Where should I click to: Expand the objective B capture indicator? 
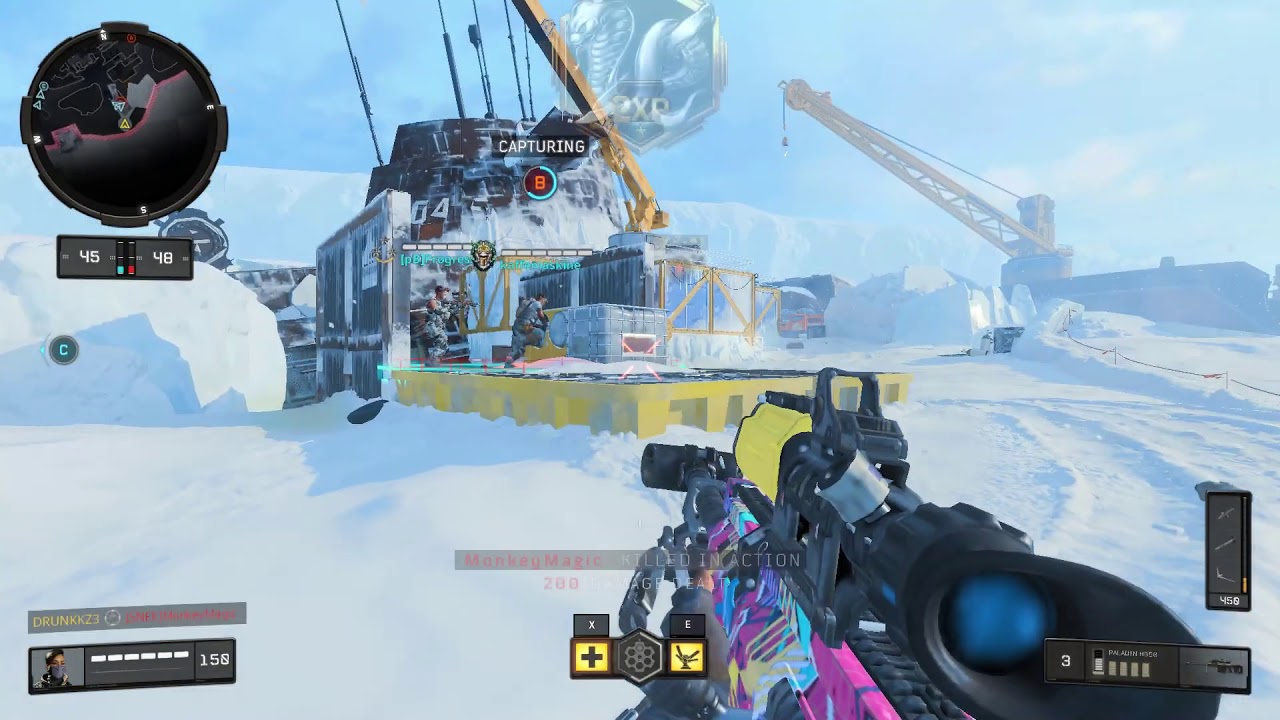(539, 184)
